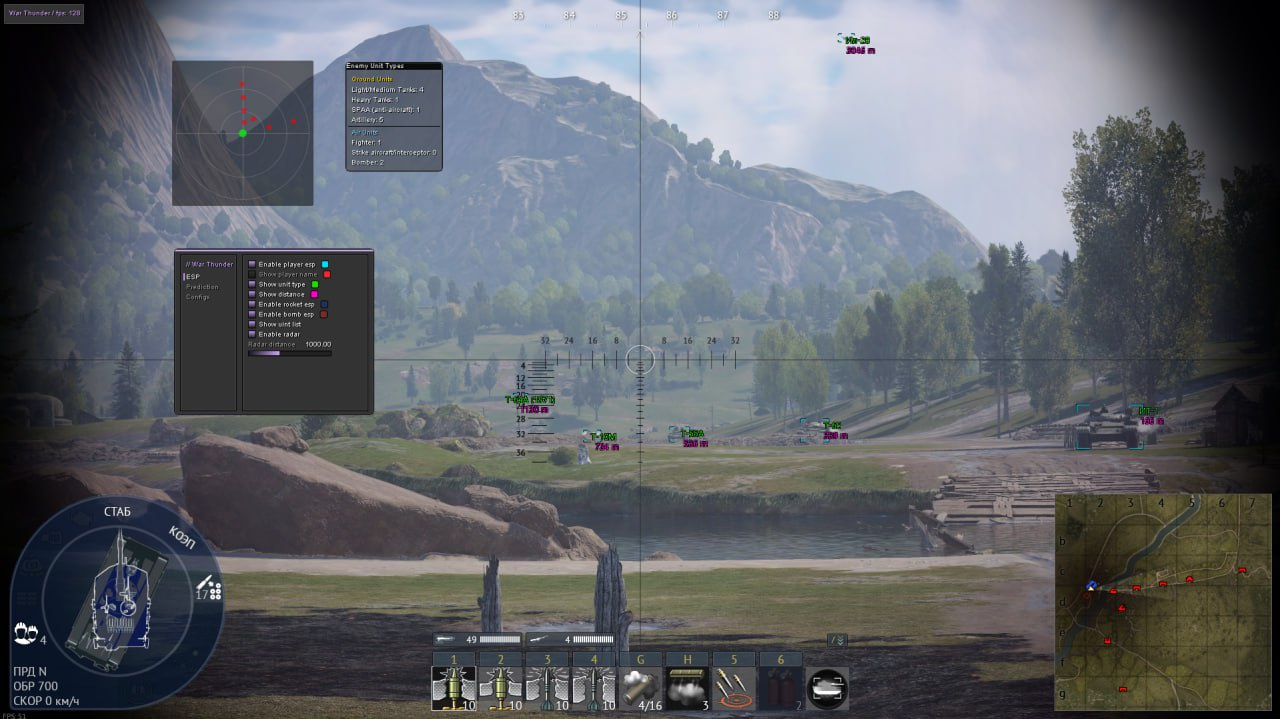Open the Prediction tab in the overlay
The height and width of the screenshot is (719, 1280).
click(x=202, y=287)
